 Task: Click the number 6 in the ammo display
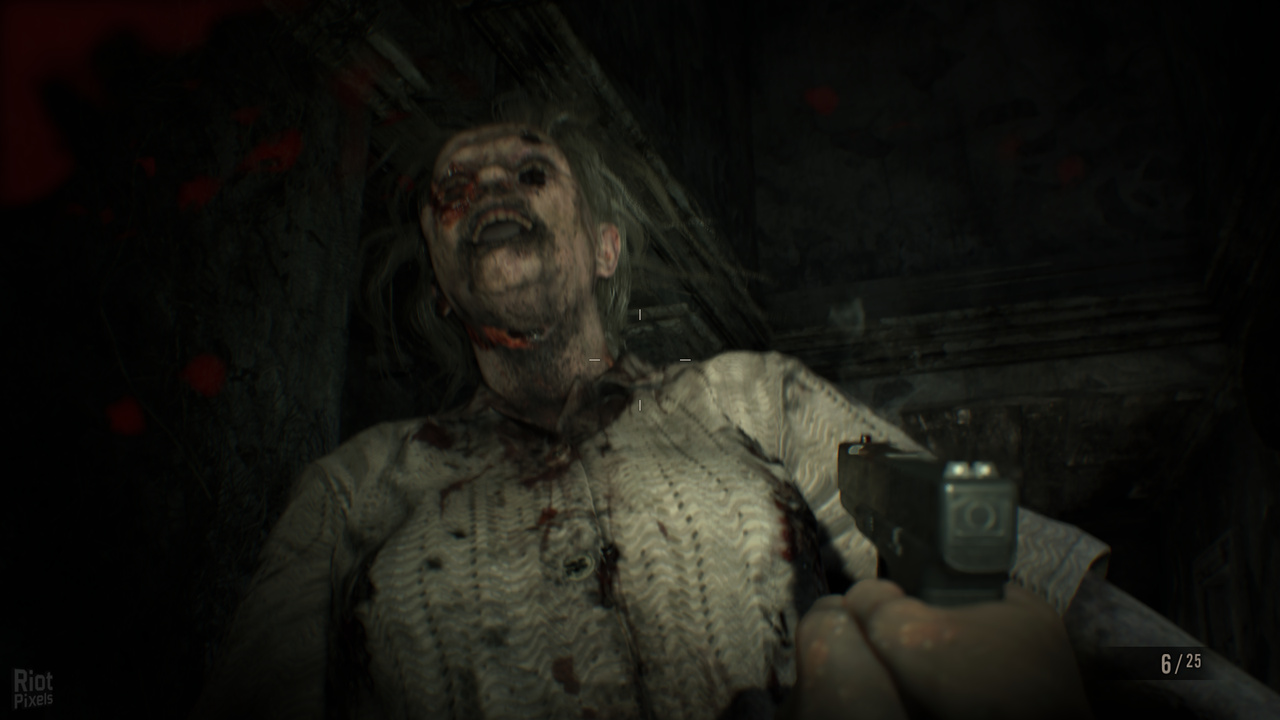pos(1165,662)
